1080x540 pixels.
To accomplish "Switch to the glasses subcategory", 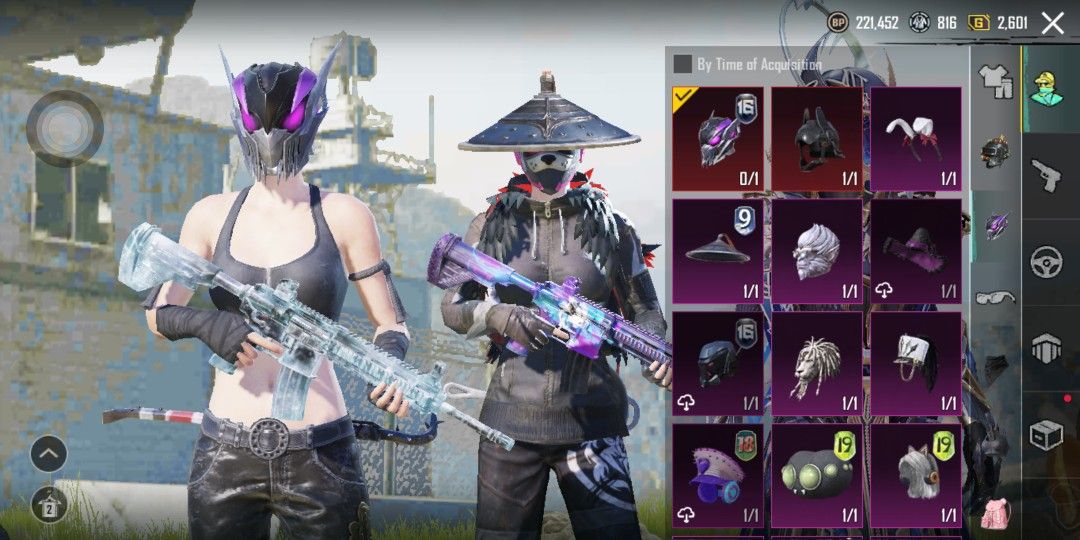I will pyautogui.click(x=995, y=296).
